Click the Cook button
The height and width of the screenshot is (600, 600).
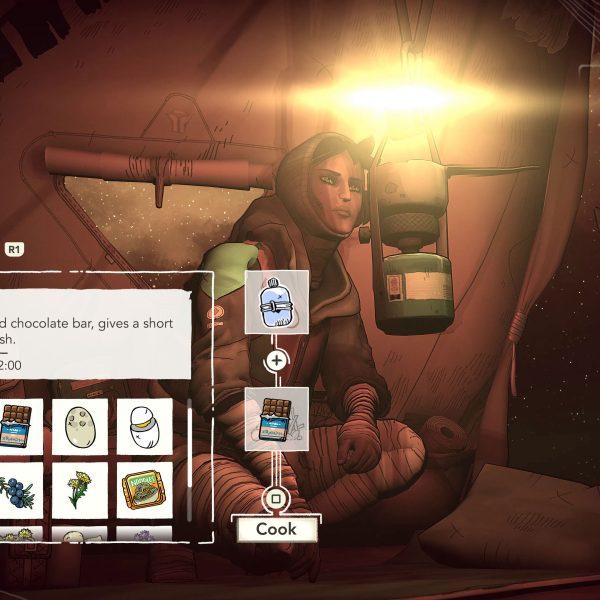[x=275, y=529]
